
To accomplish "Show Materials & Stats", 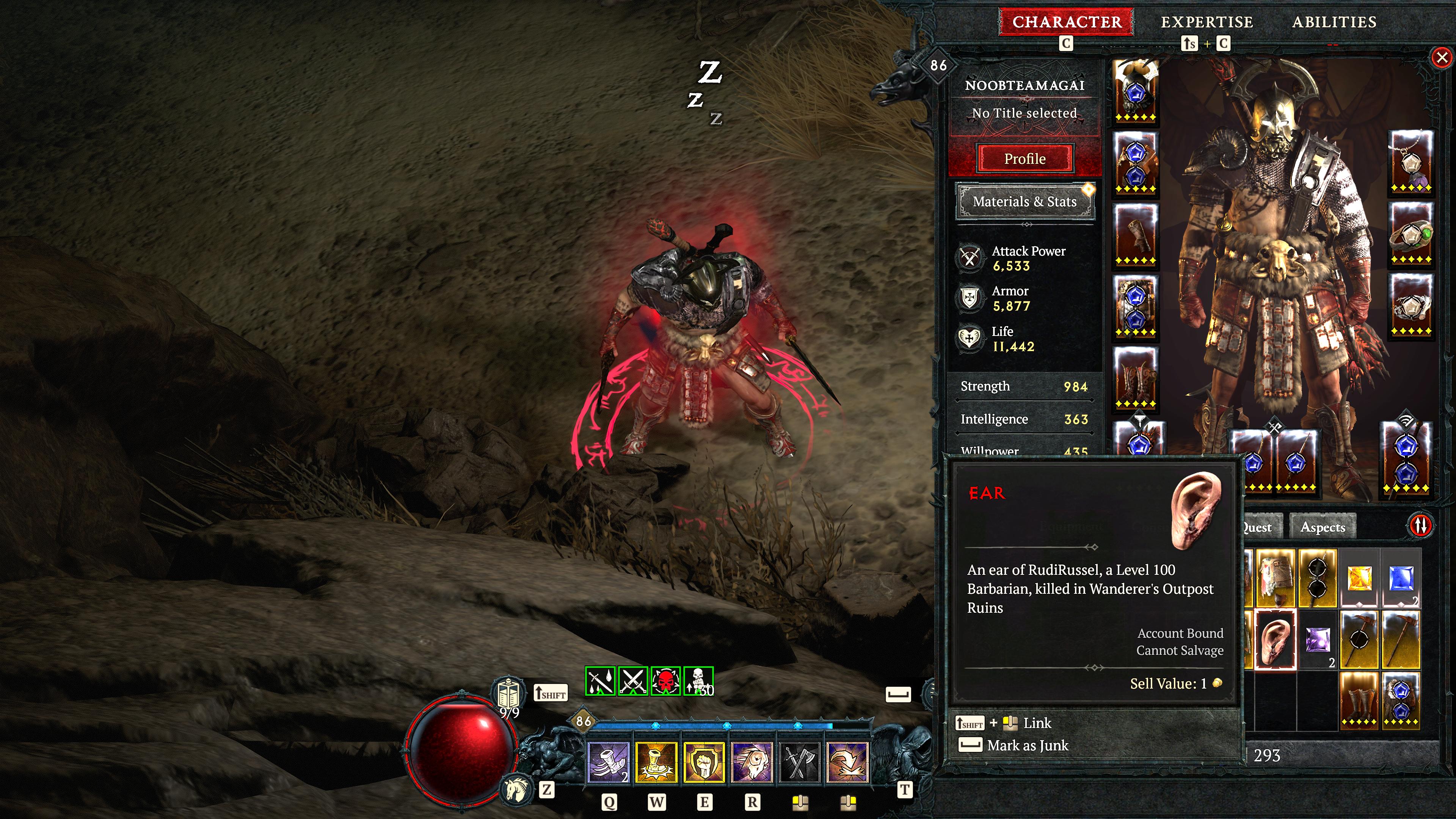I will (1025, 202).
